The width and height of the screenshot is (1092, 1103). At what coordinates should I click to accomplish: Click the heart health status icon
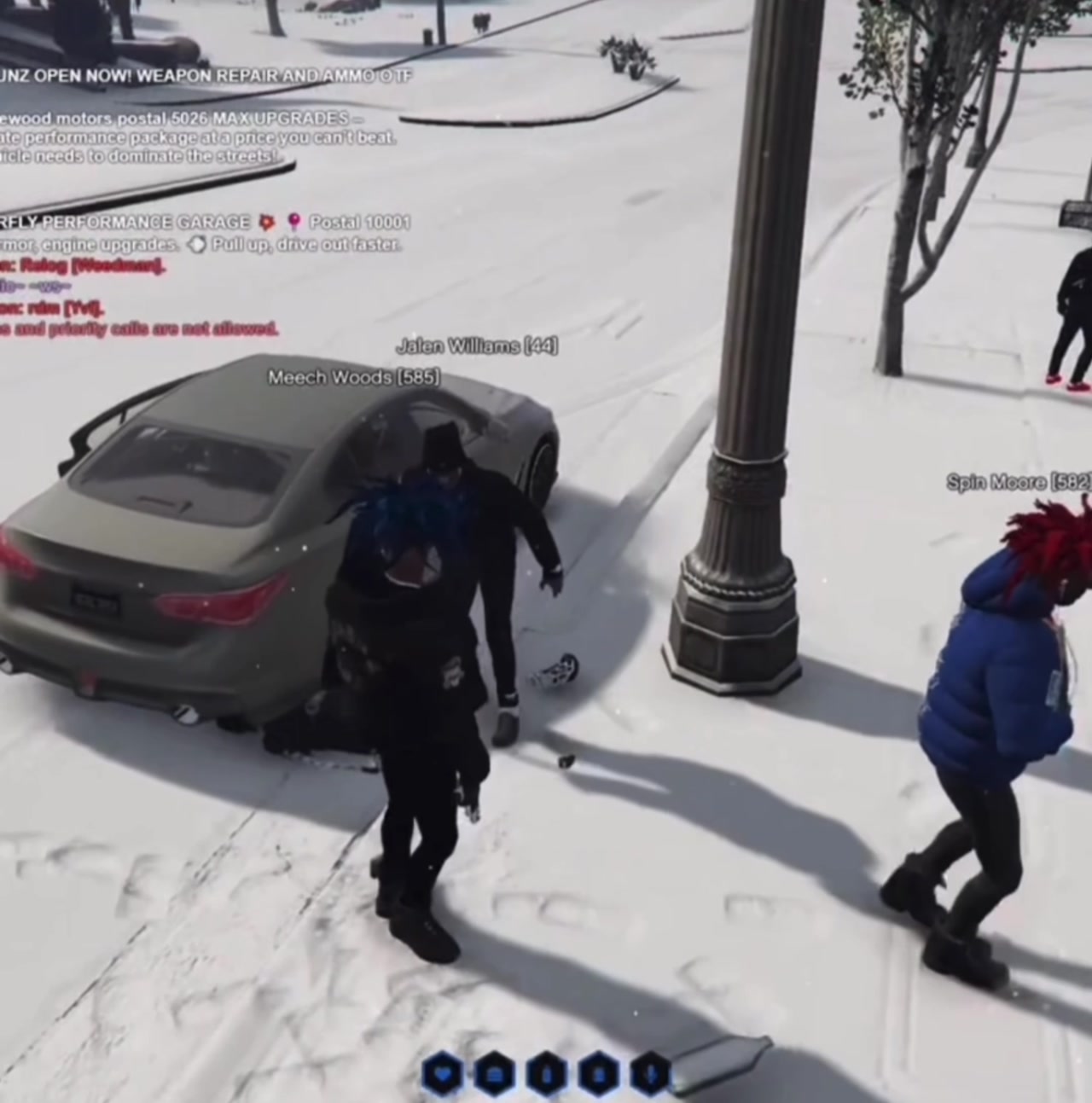[441, 1072]
